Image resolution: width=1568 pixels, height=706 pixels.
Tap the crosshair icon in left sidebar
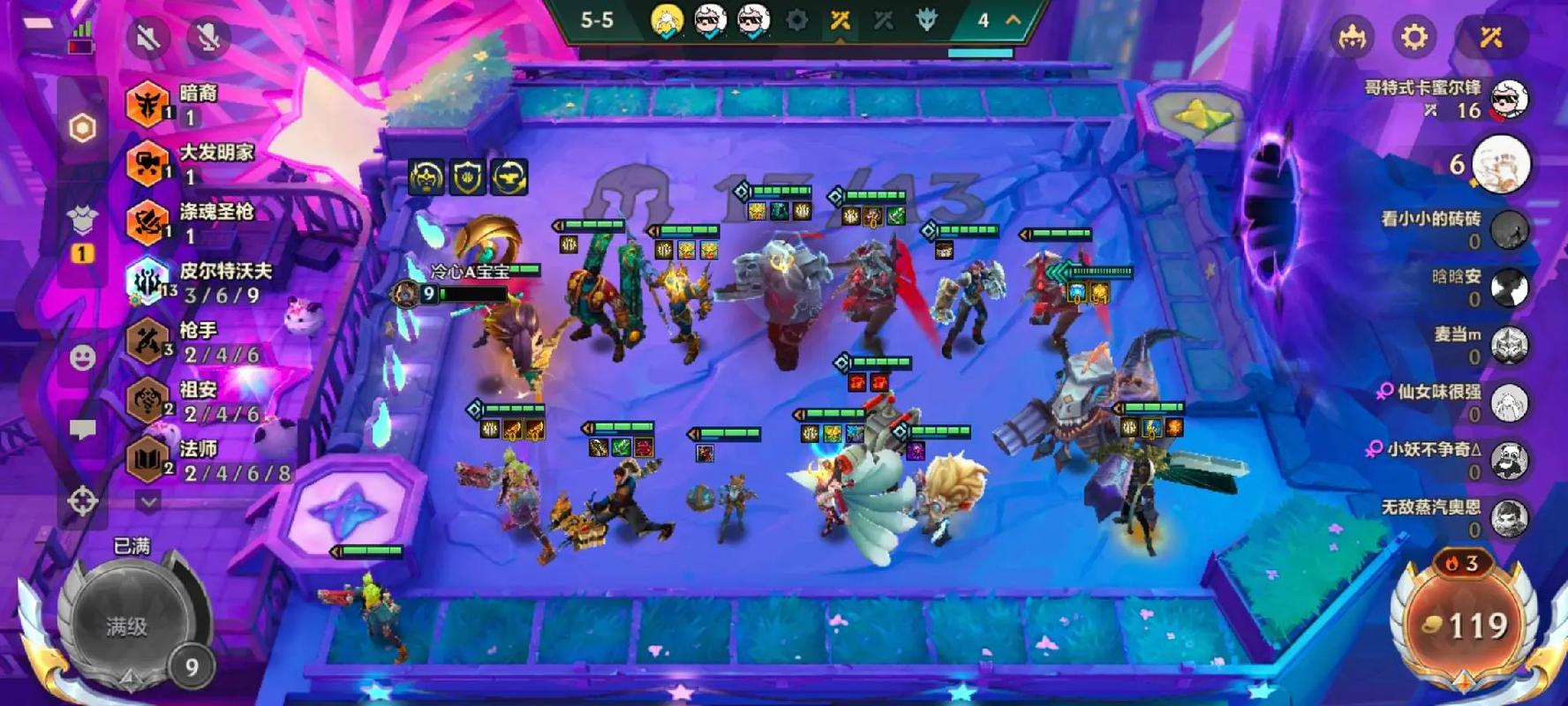82,501
